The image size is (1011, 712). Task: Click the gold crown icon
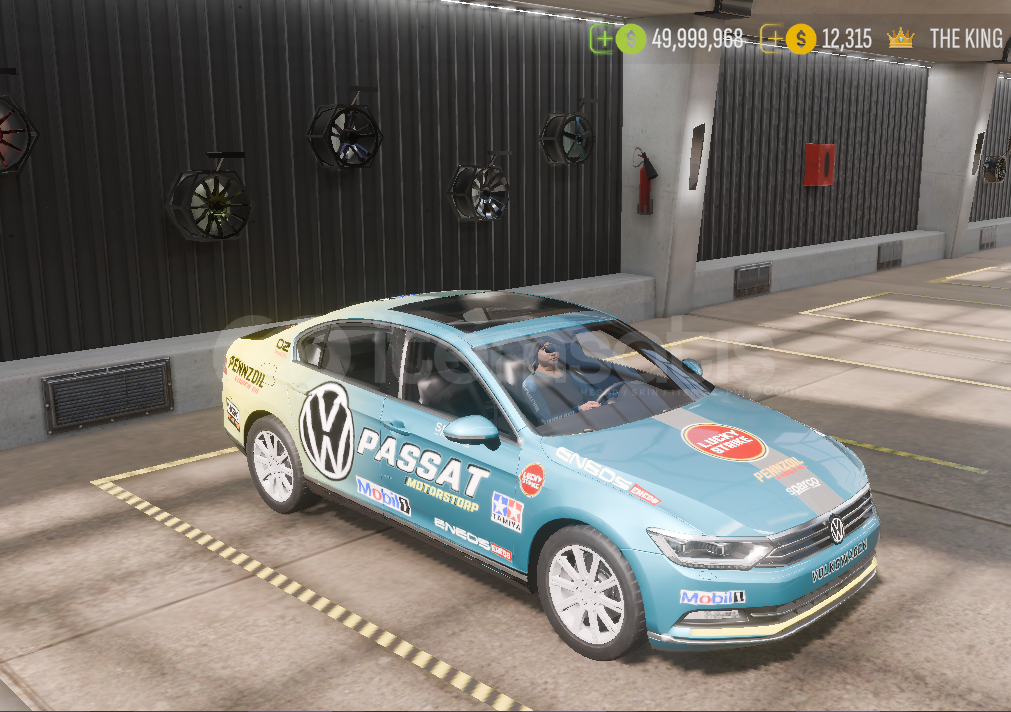900,39
